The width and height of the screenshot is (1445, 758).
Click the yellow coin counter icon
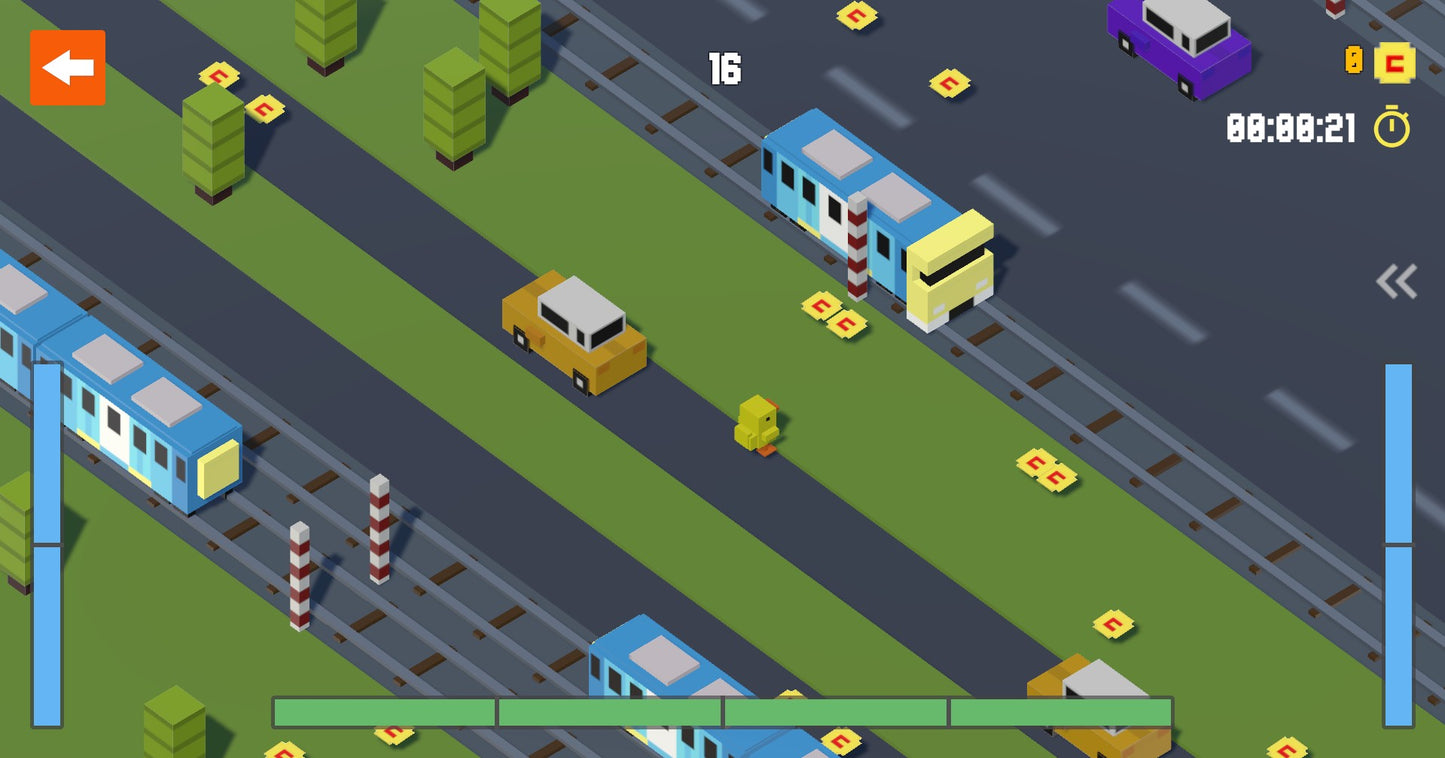(1393, 63)
